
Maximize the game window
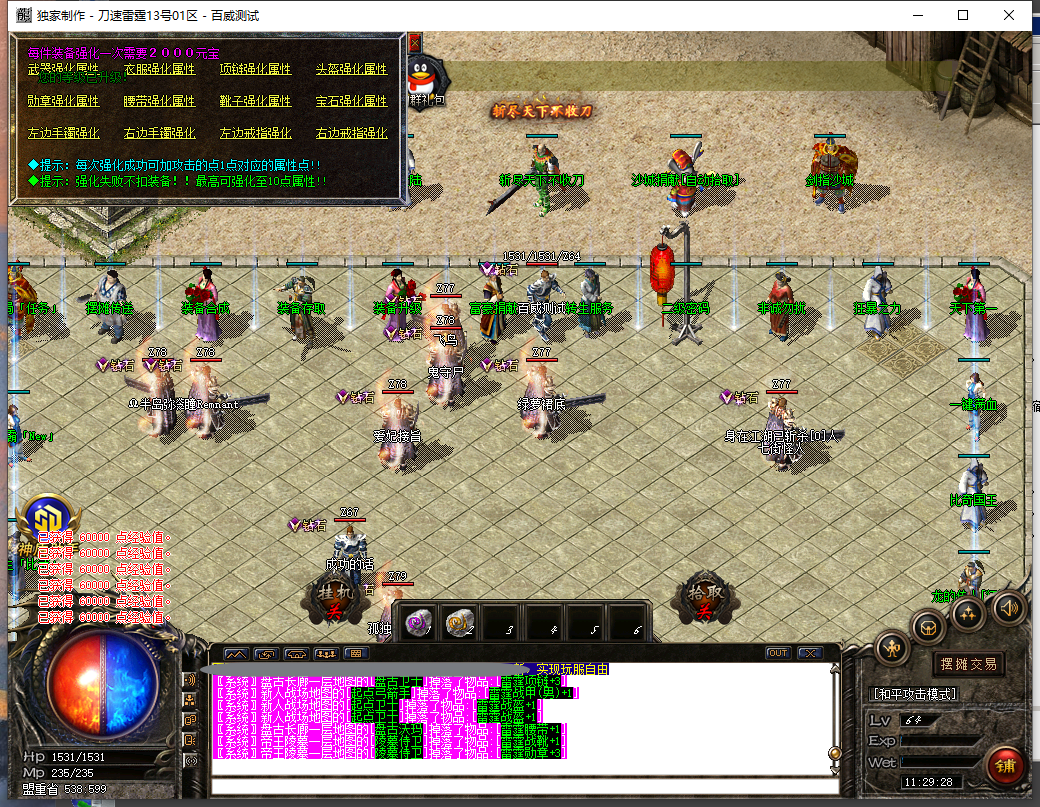(x=963, y=15)
